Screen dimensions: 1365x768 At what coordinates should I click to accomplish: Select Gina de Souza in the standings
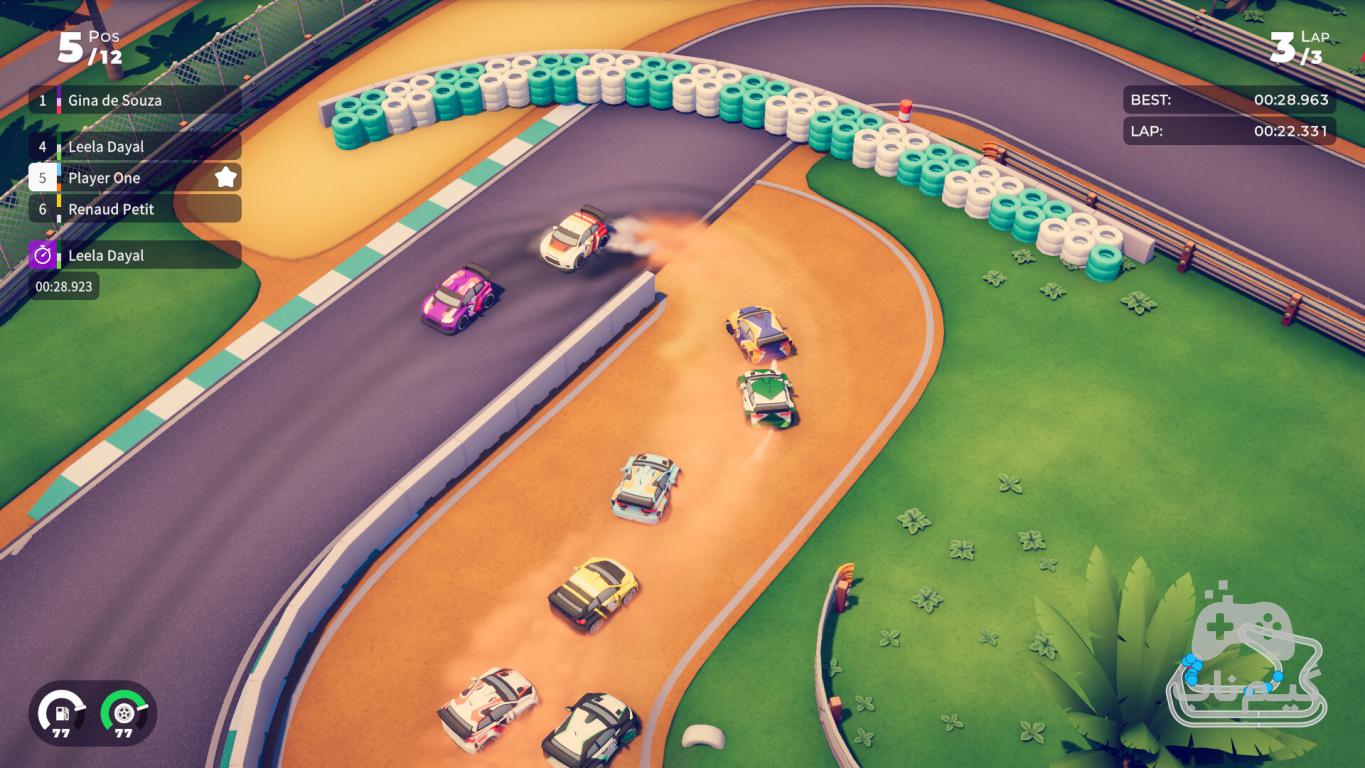point(135,100)
